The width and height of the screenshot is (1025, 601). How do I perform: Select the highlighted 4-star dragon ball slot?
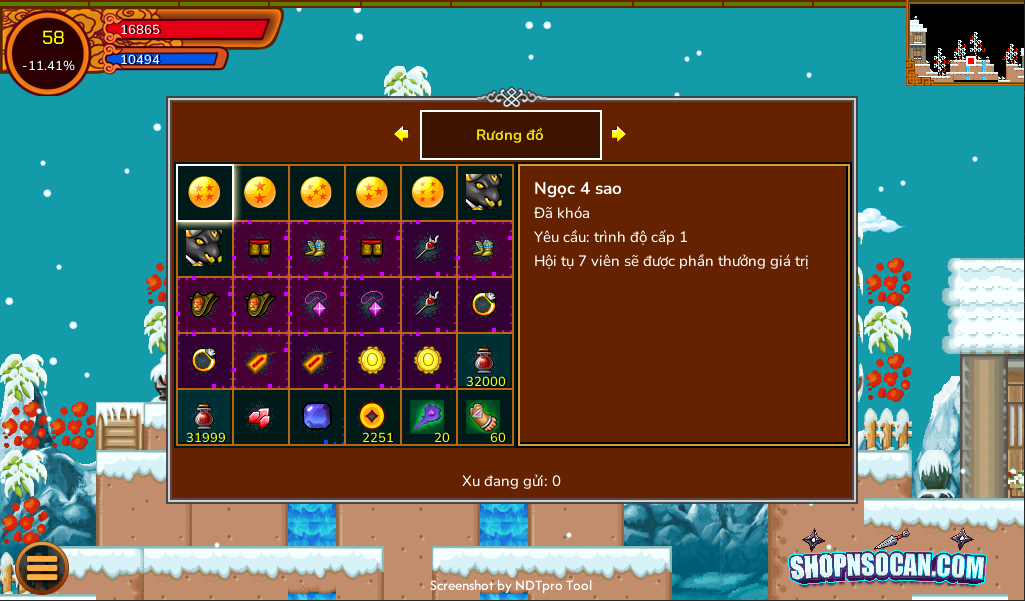[x=204, y=192]
